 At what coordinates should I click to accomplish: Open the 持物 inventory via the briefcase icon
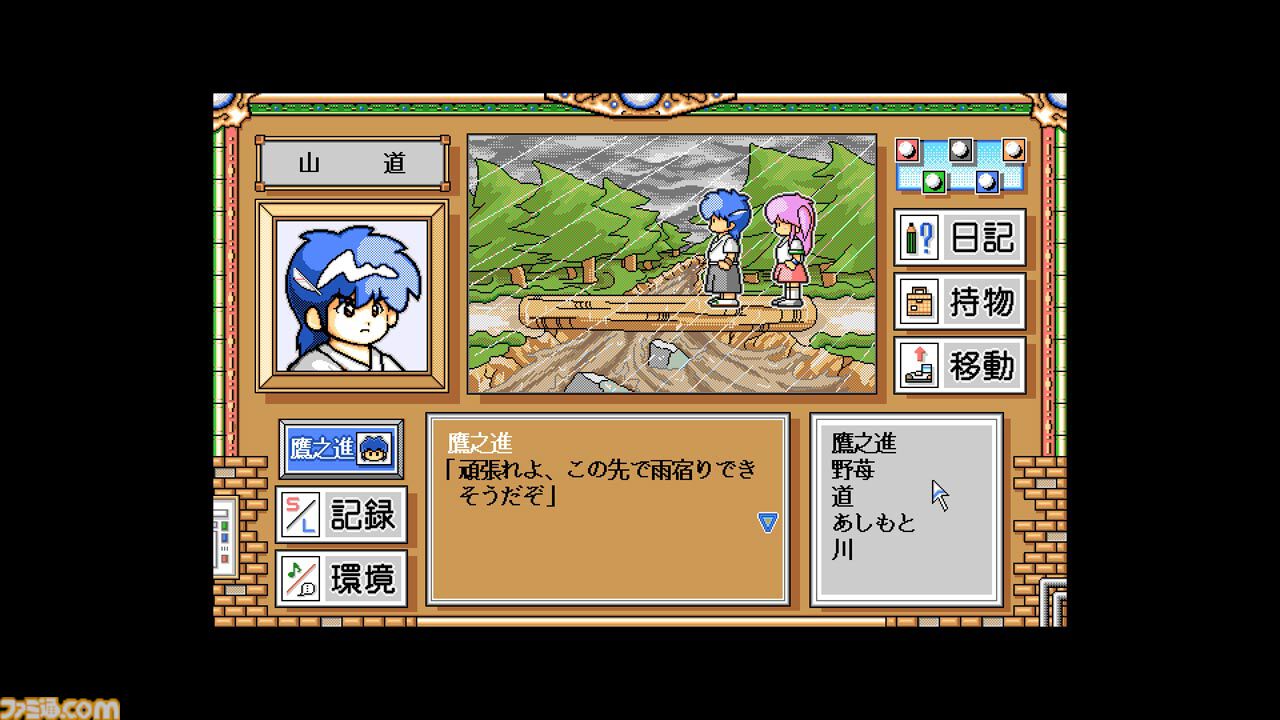click(958, 302)
